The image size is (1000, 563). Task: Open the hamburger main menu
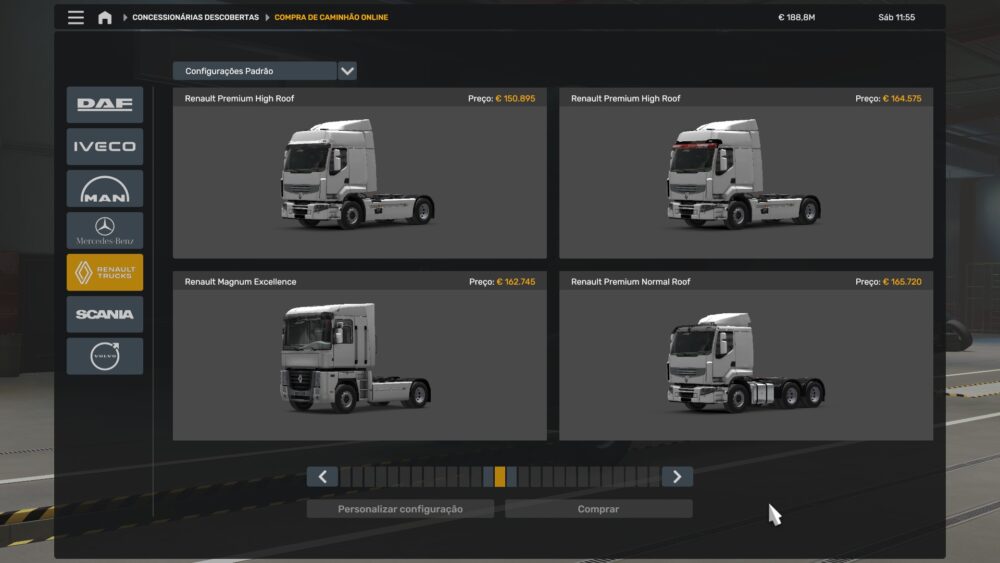(x=76, y=17)
